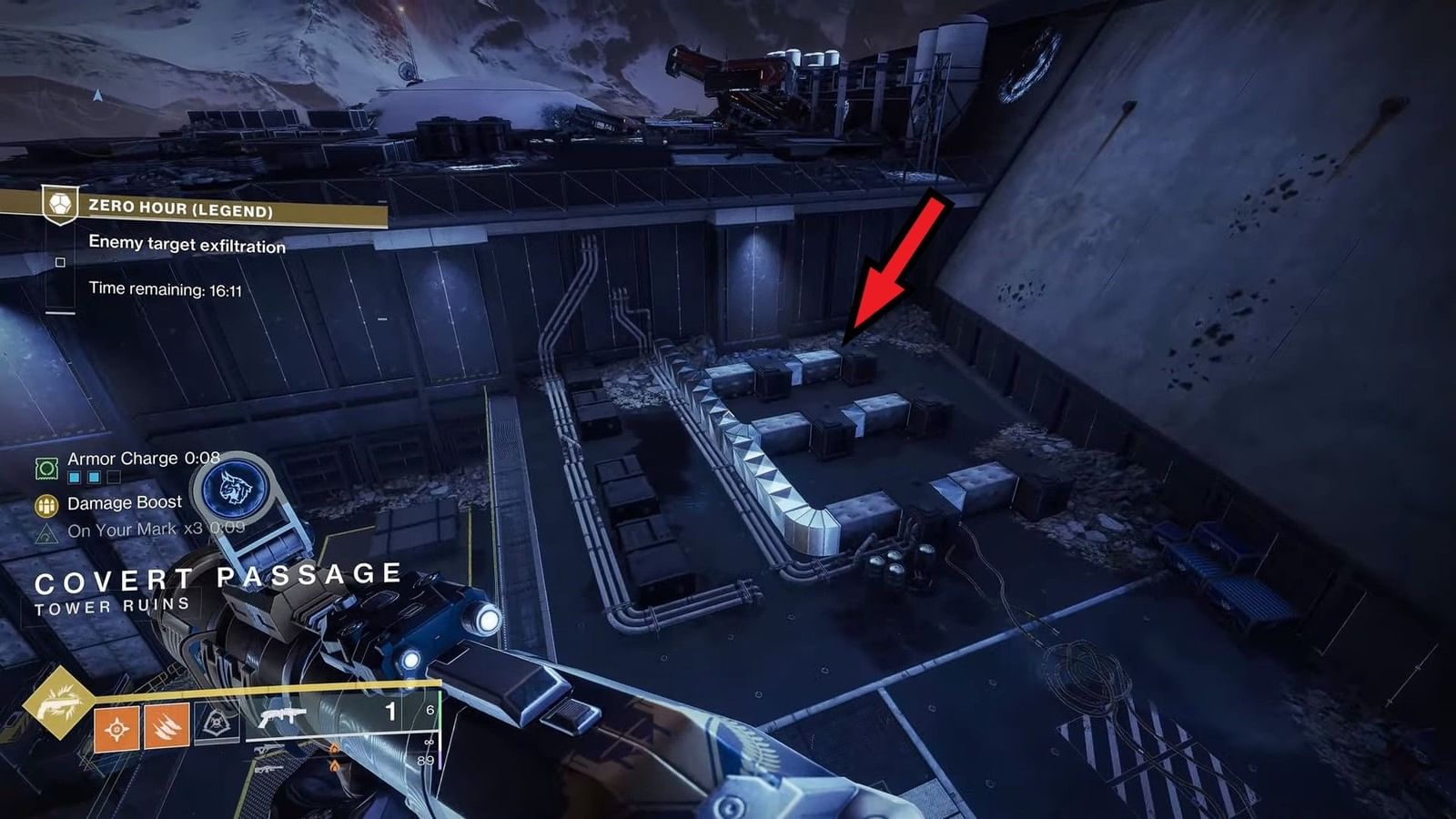The height and width of the screenshot is (819, 1456).
Task: Click the first filled blue Armor Charge pip
Action: click(x=75, y=477)
